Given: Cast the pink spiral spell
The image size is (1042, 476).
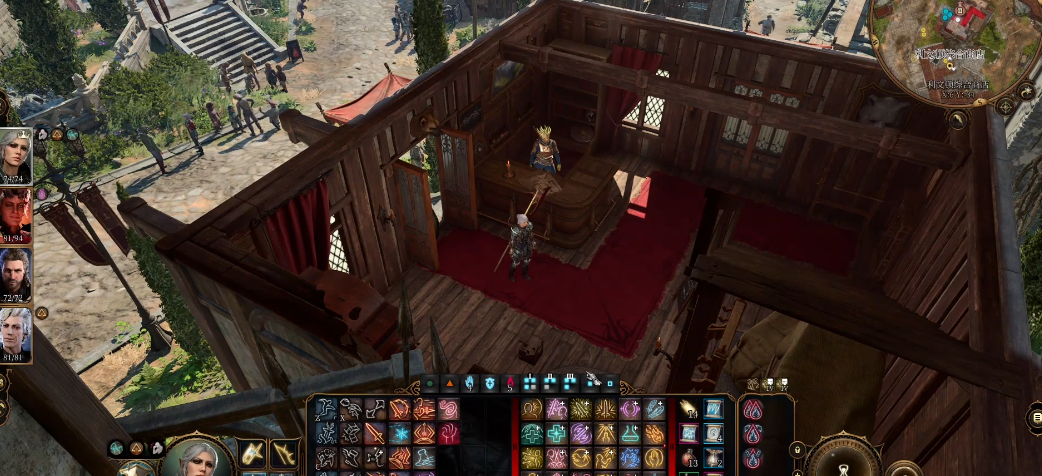Looking at the screenshot, I should (x=447, y=409).
